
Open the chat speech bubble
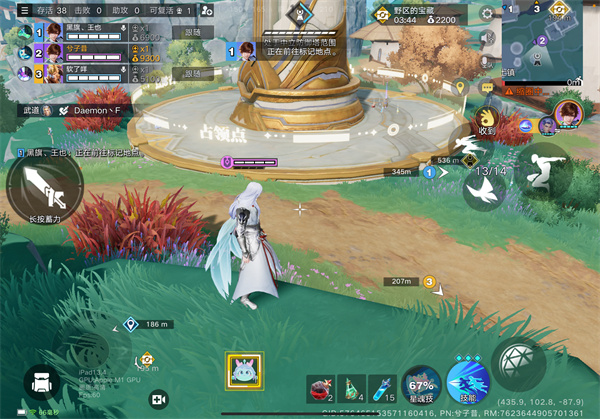click(x=488, y=88)
